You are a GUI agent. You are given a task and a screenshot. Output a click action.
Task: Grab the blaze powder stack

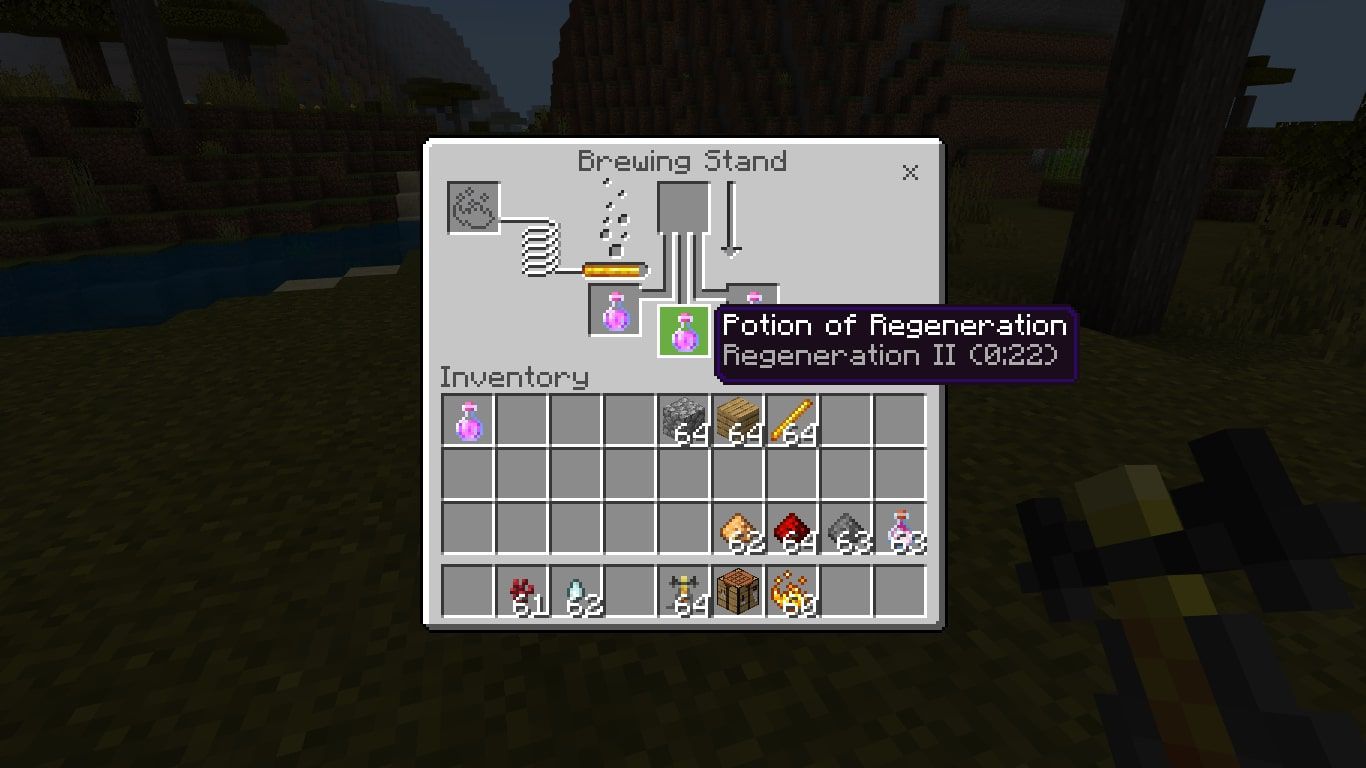coord(792,592)
